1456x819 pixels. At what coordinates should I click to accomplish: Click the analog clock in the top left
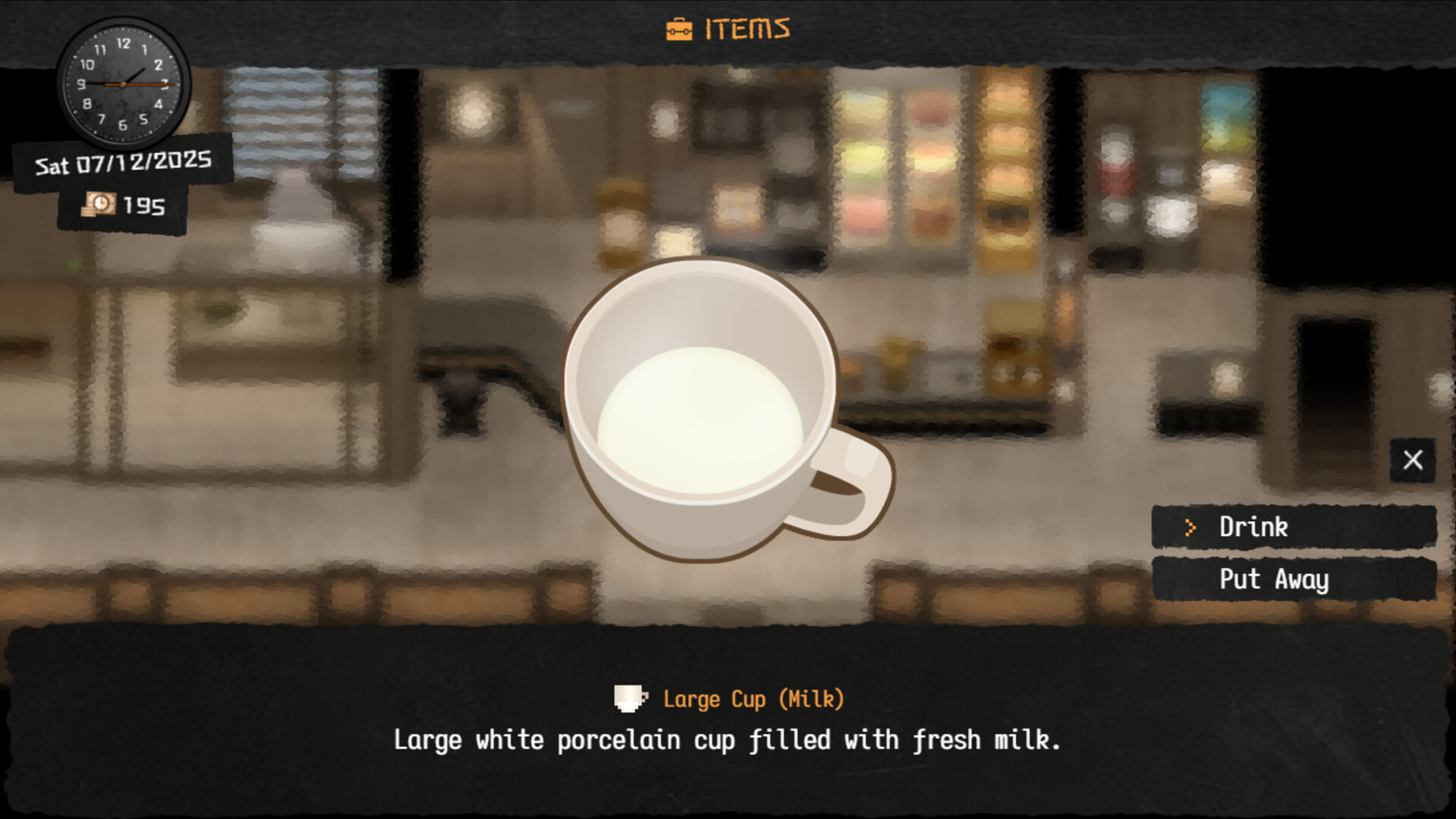pos(121,83)
